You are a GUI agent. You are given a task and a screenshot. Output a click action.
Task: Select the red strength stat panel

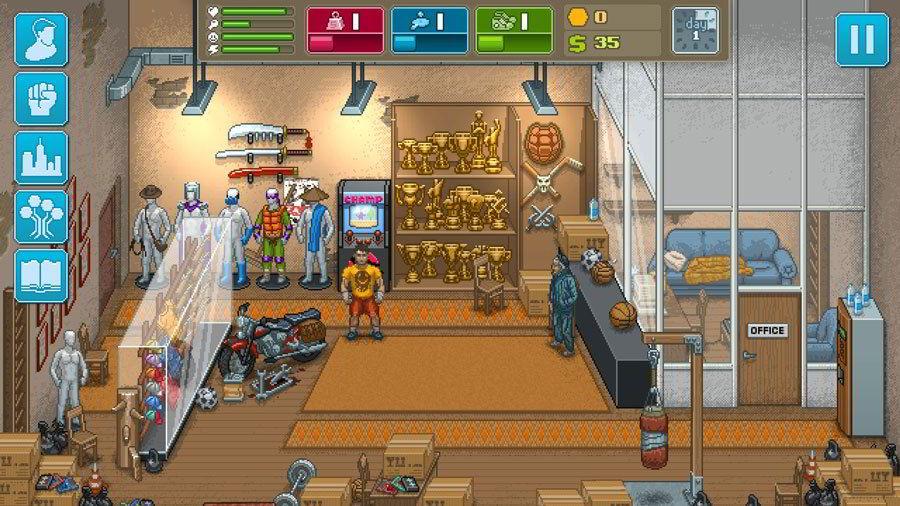tap(344, 30)
